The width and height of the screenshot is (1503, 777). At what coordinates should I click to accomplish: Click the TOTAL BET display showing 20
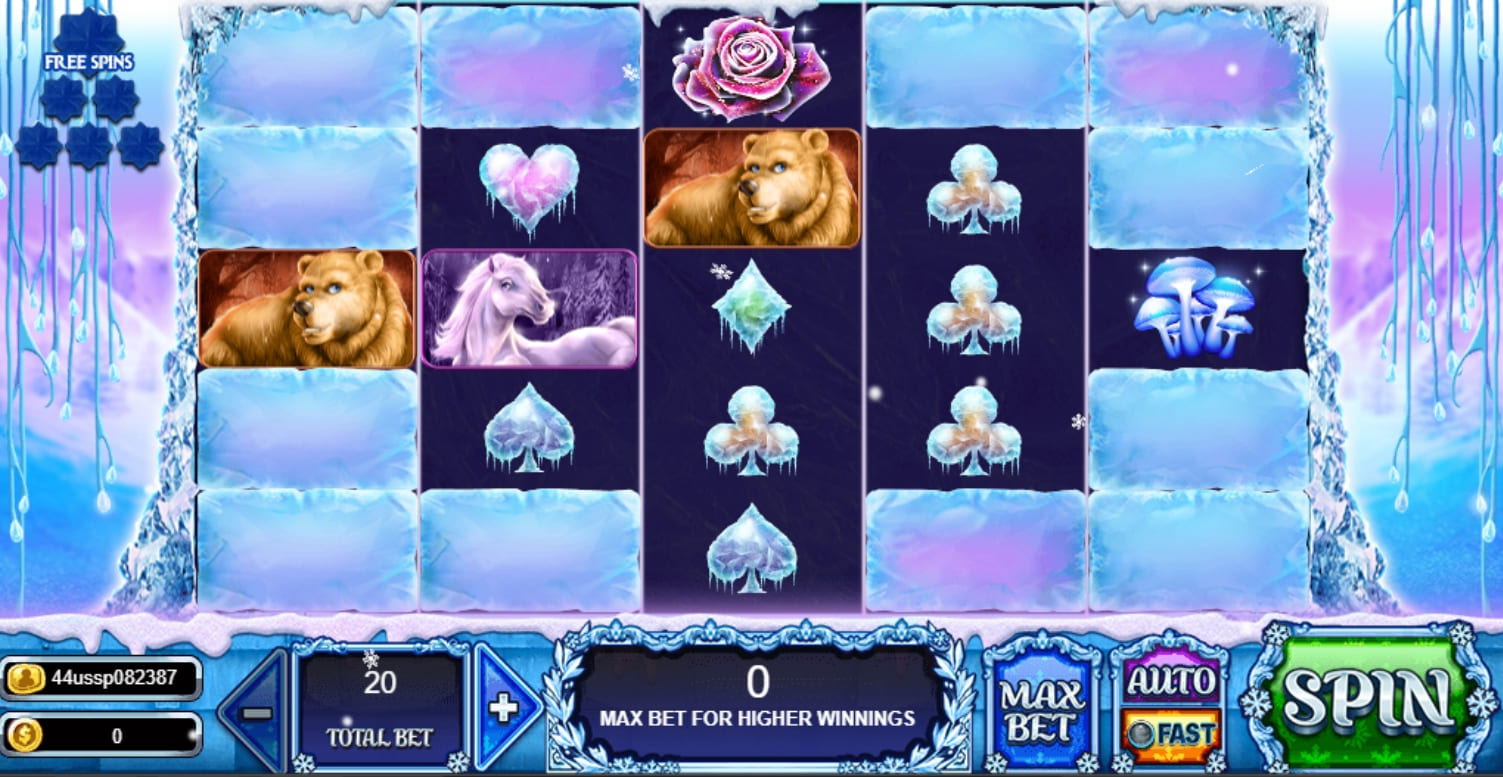click(x=378, y=705)
